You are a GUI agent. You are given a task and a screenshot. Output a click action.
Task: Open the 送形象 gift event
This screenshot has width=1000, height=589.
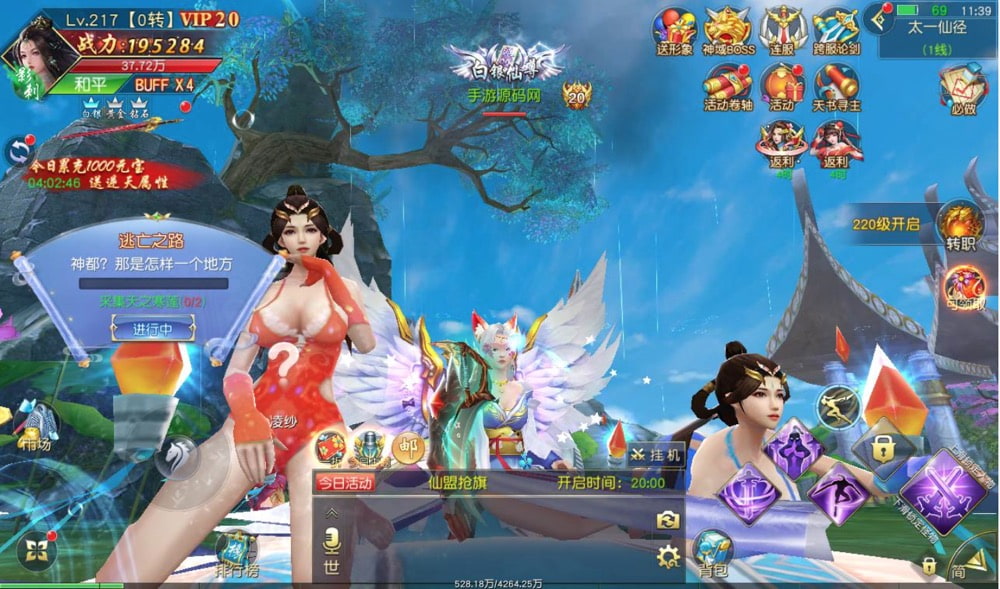pos(675,30)
